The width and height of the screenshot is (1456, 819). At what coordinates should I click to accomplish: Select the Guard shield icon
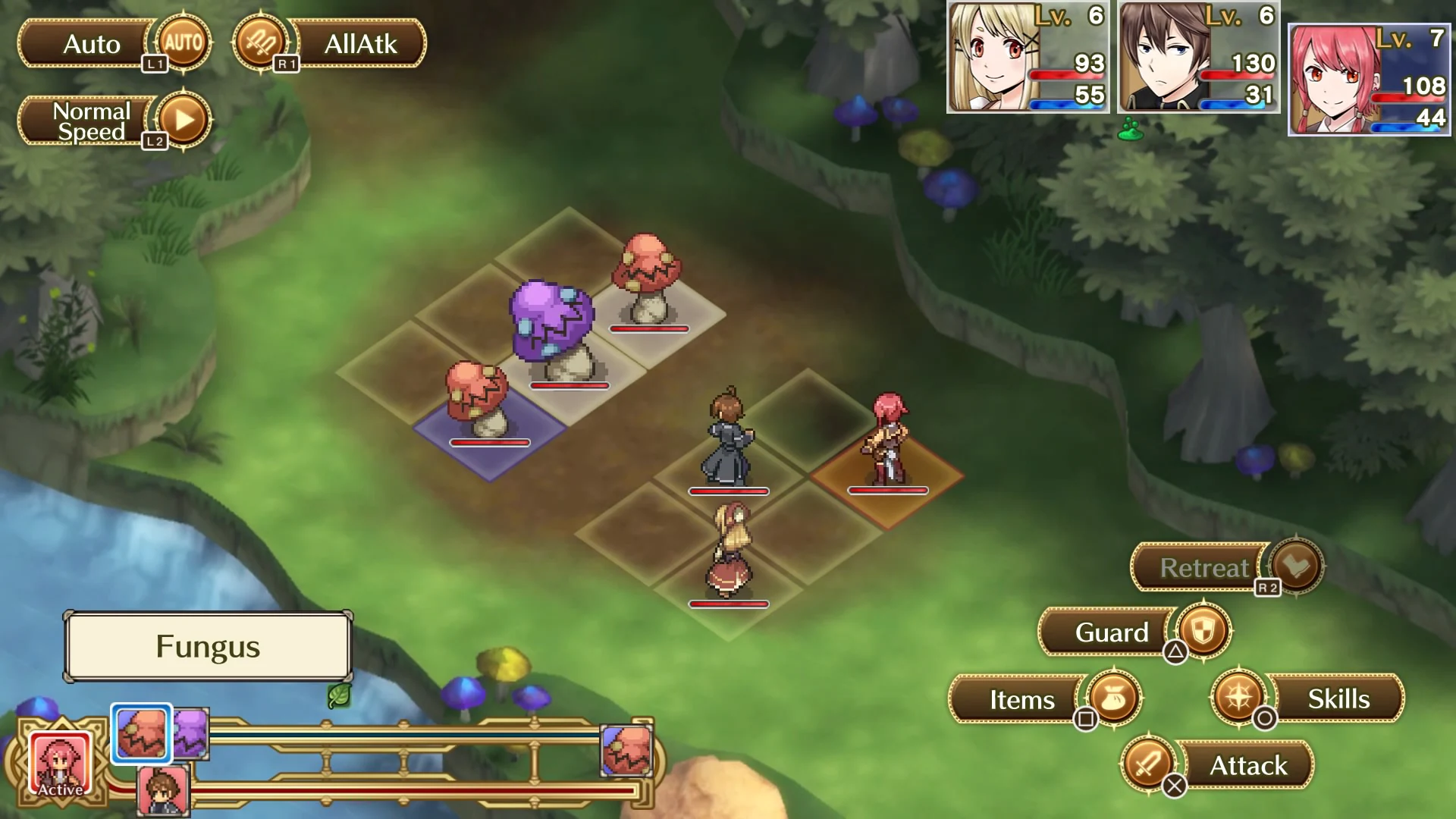(x=1202, y=632)
